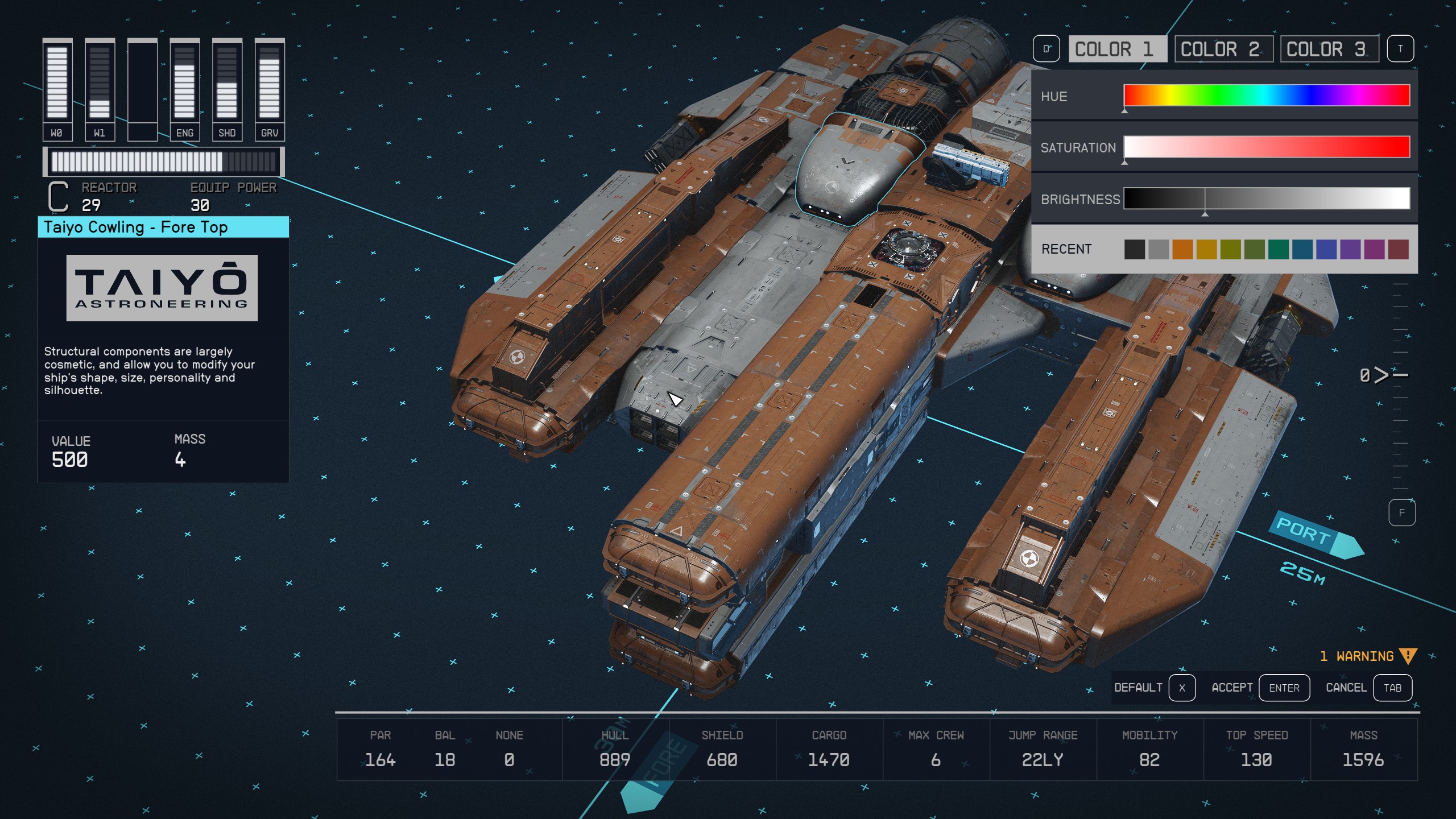Choose the teal green recent swatch

coord(1278,249)
